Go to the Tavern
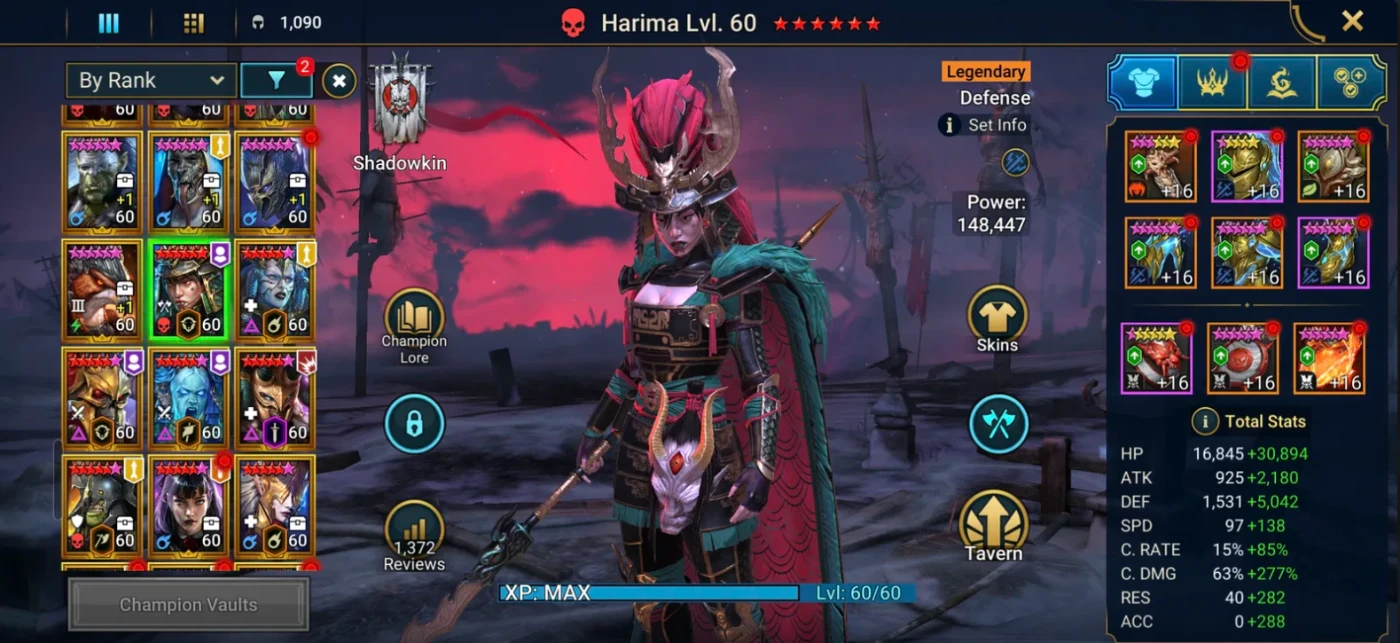1400x643 pixels. [x=993, y=522]
